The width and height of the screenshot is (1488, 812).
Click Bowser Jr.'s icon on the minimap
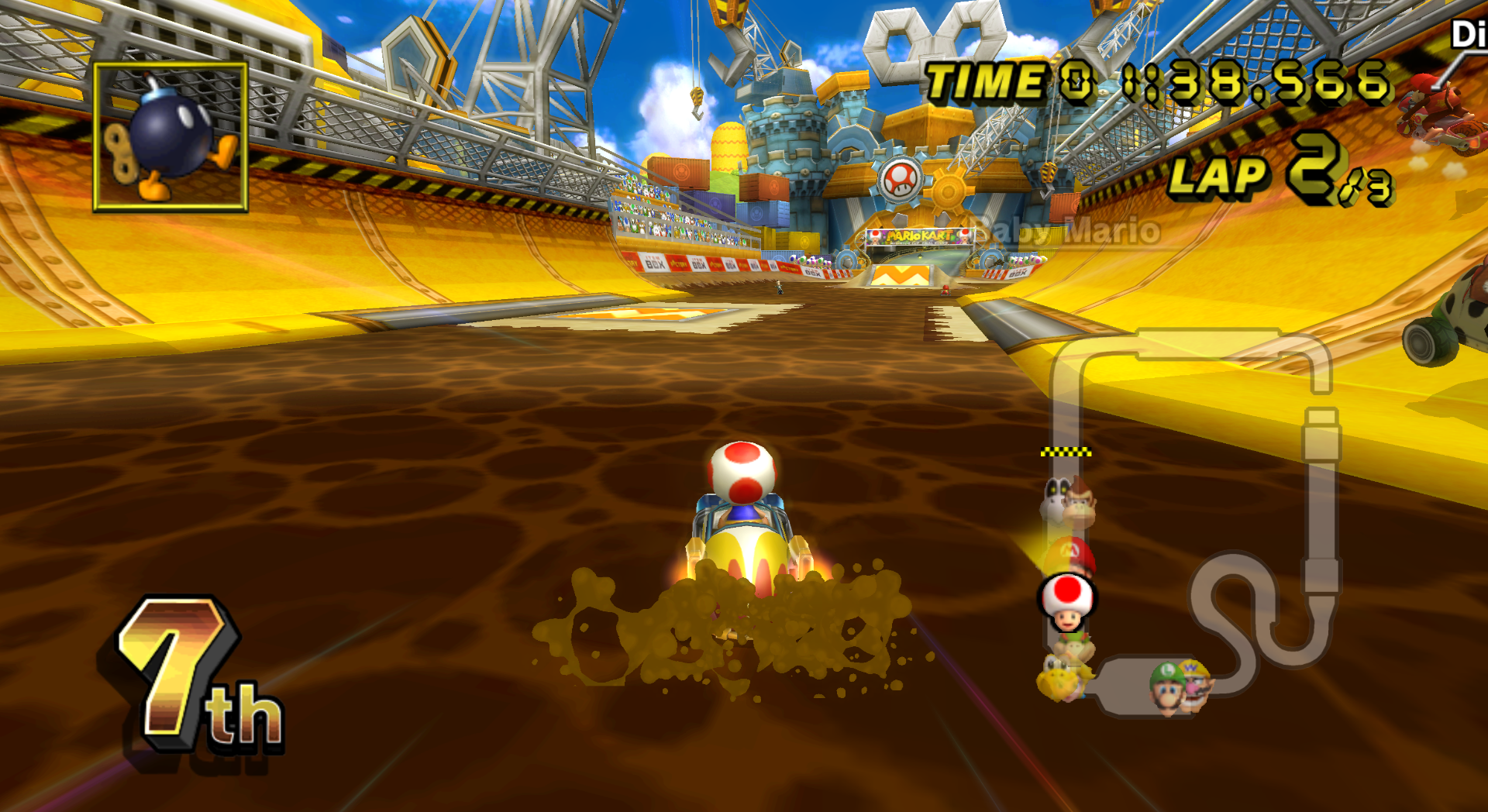[1073, 645]
